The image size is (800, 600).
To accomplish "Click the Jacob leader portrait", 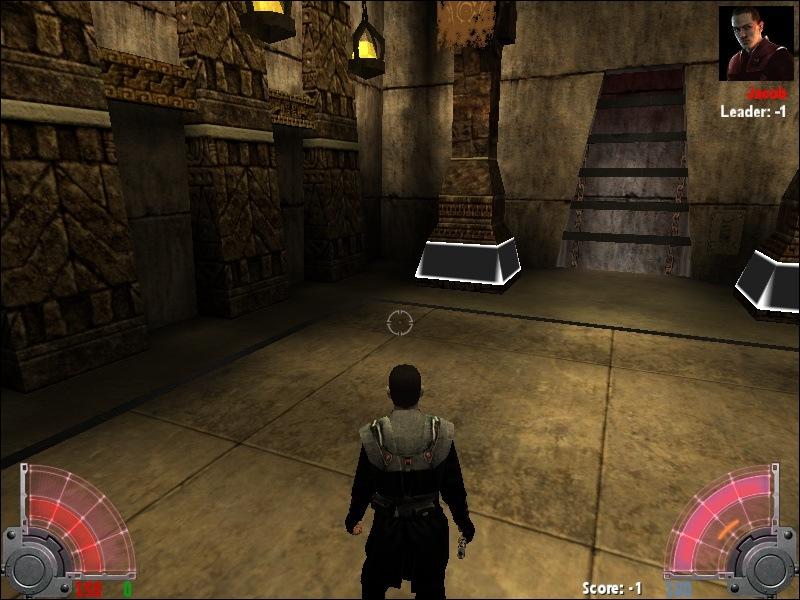I will [755, 43].
